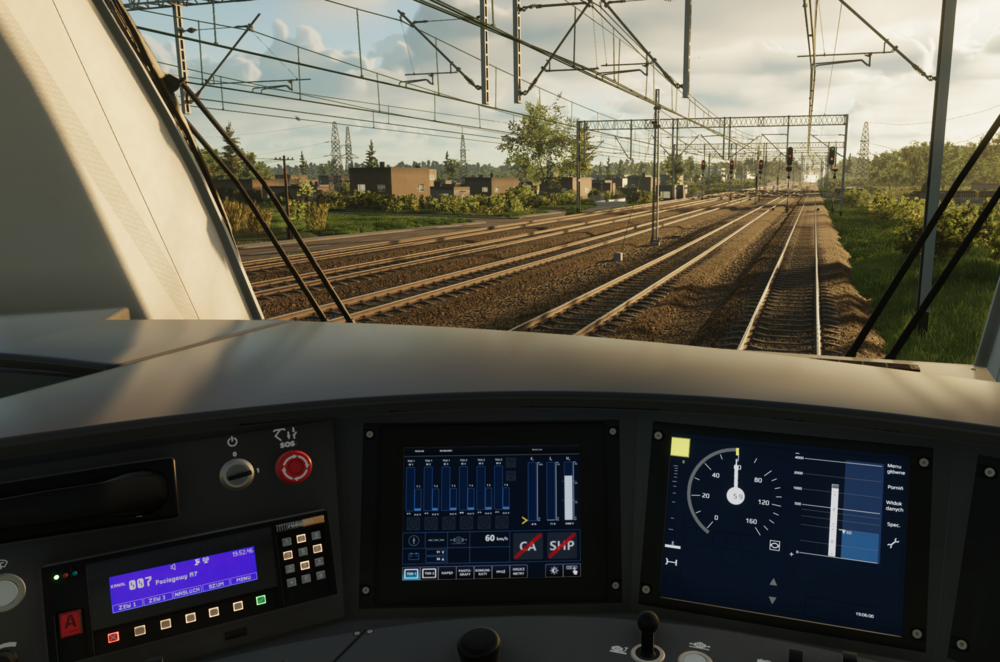Open the brightness sun icon setting
Viewport: 1000px width, 662px height.
click(x=553, y=571)
